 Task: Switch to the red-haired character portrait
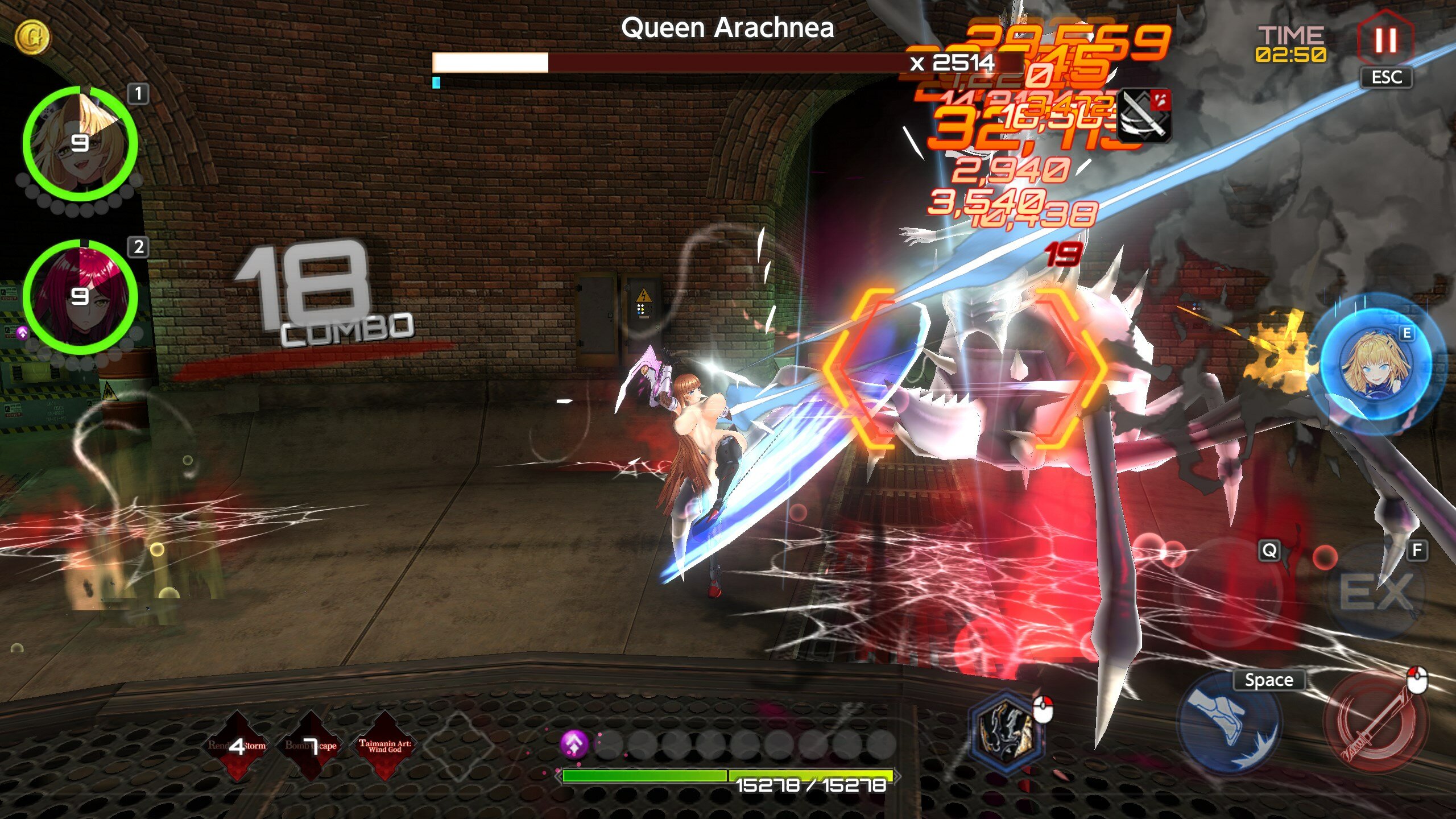coord(80,297)
